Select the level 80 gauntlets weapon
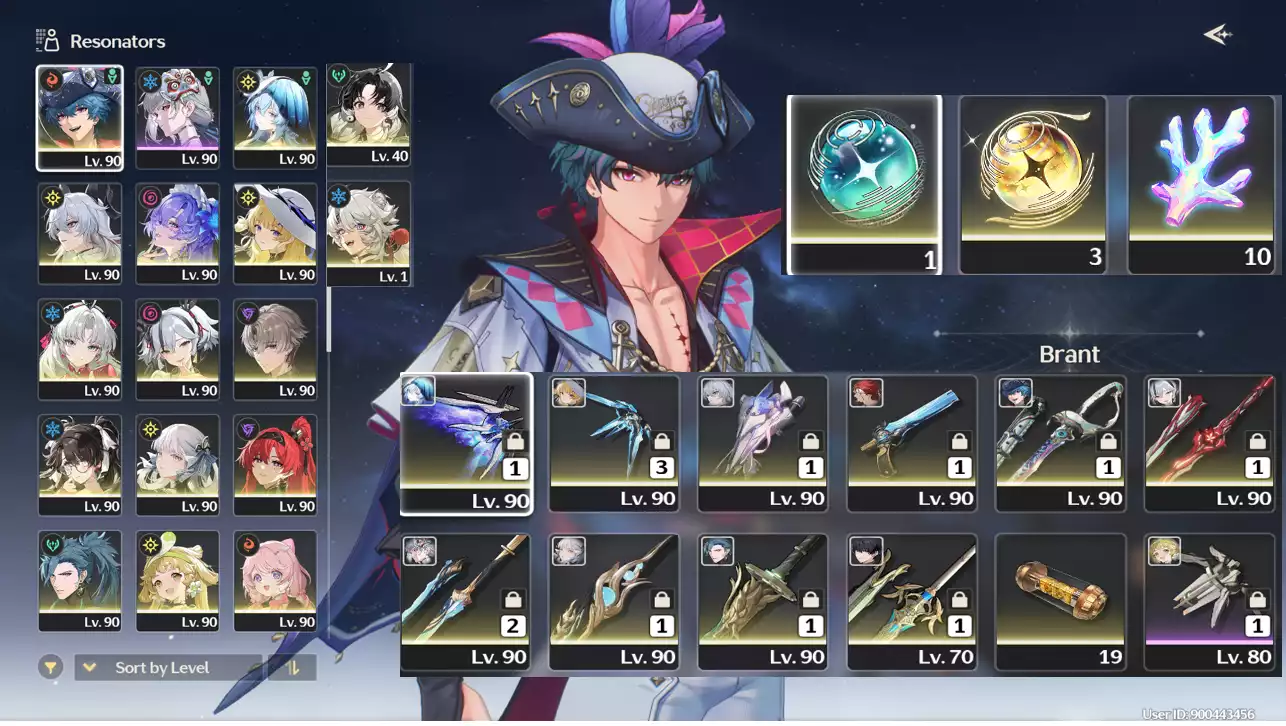The width and height of the screenshot is (1286, 726). (x=1209, y=601)
